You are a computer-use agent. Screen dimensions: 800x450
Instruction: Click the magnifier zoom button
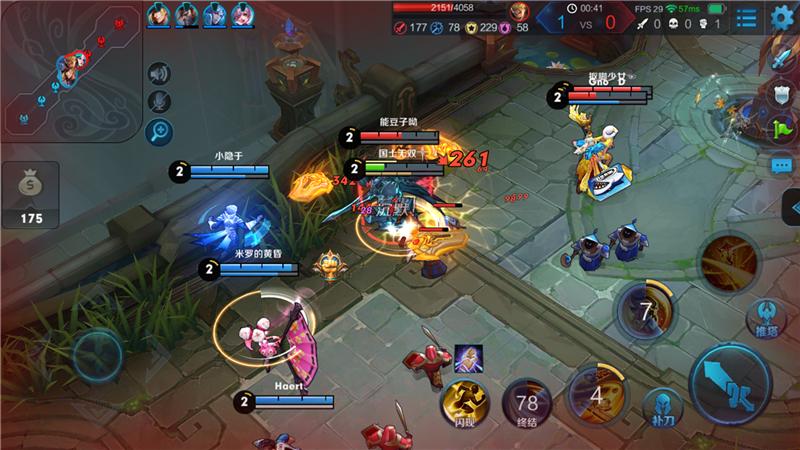tap(159, 130)
